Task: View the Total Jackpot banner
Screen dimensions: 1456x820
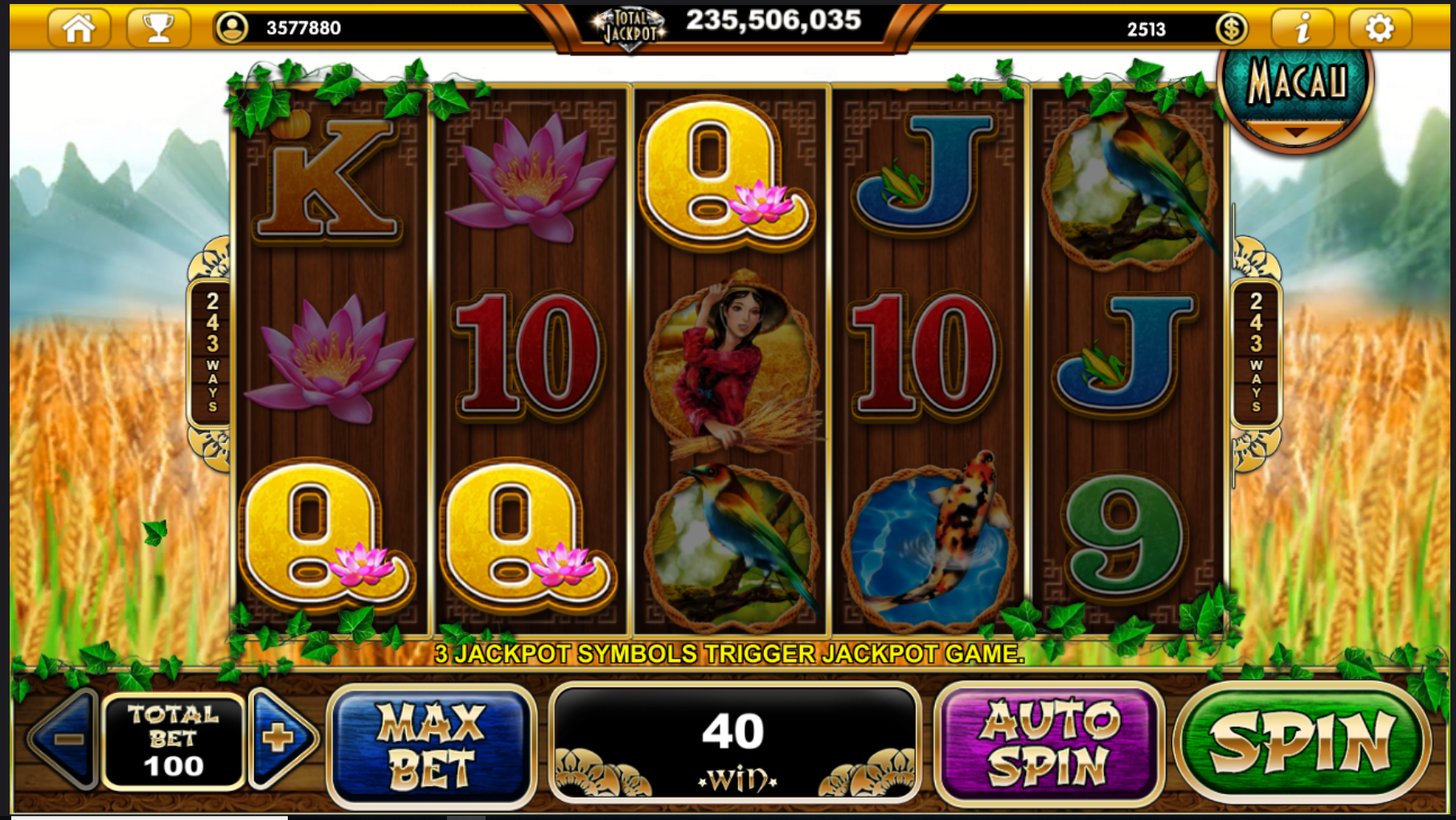Action: click(728, 26)
